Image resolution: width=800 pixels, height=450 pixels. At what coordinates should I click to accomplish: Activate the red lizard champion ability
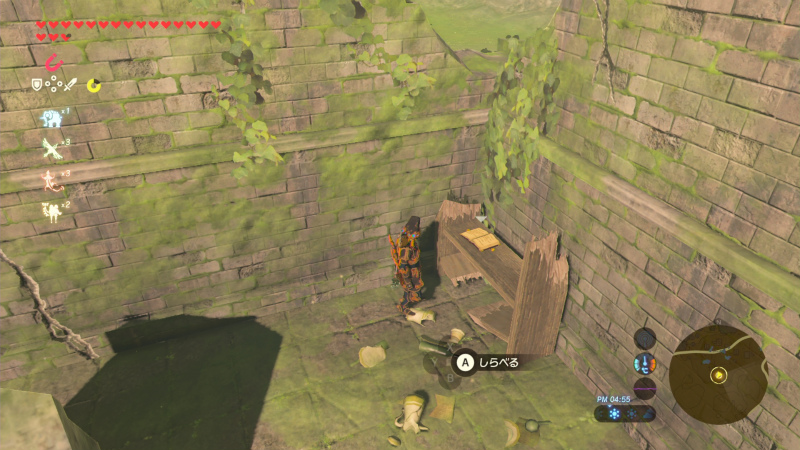(50, 180)
